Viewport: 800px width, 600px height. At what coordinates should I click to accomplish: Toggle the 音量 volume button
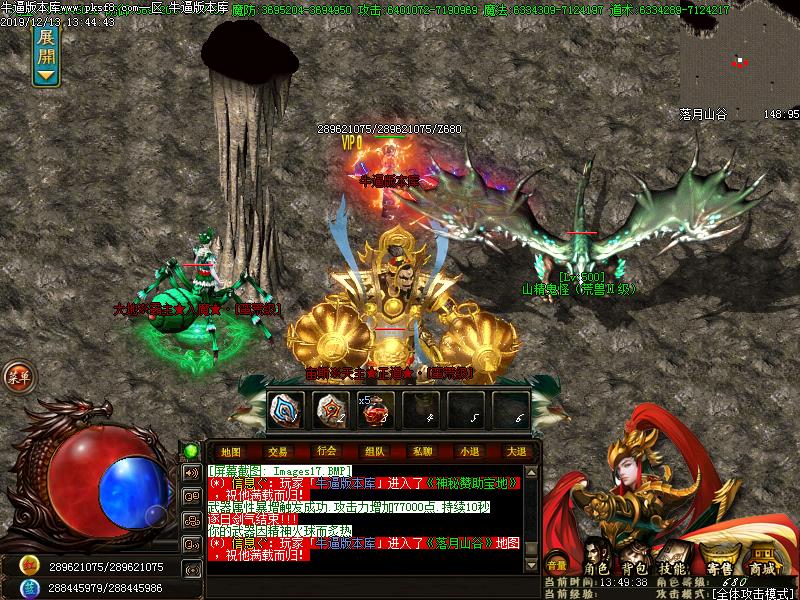coord(557,567)
